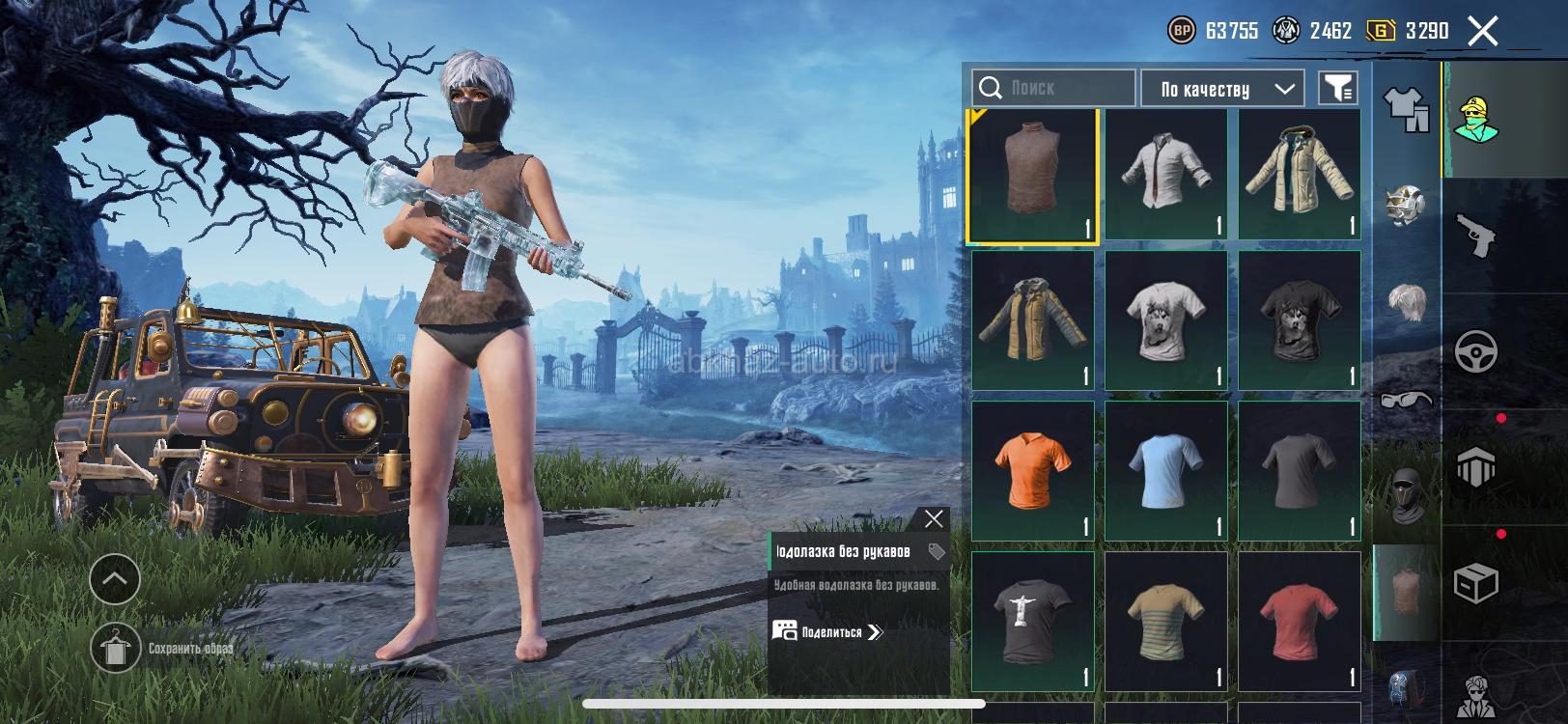Screen dimensions: 1568x724
Task: Select the brown sleeveless turtleneck item
Action: [x=1032, y=175]
